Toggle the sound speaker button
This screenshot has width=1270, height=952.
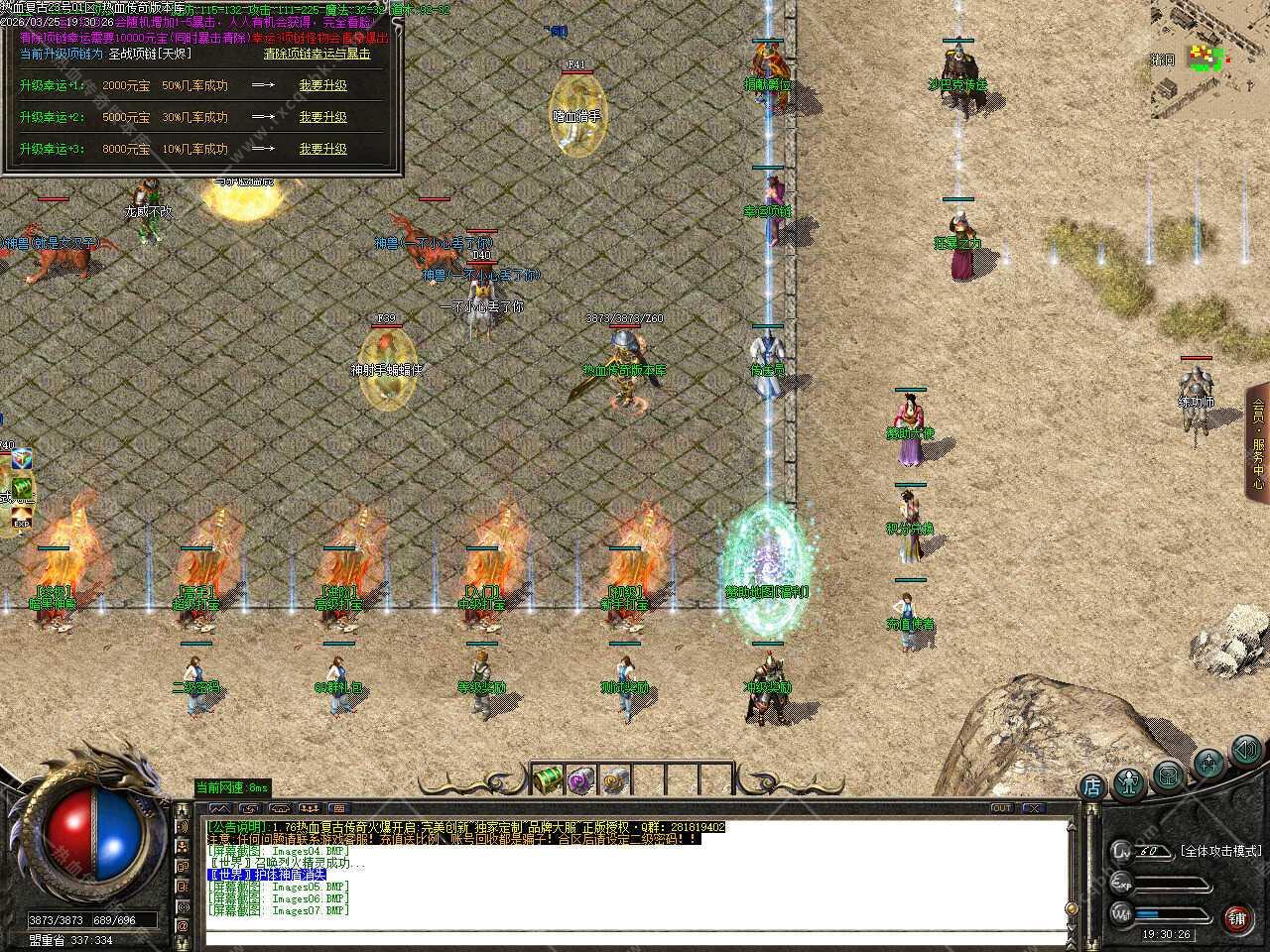[x=1245, y=750]
